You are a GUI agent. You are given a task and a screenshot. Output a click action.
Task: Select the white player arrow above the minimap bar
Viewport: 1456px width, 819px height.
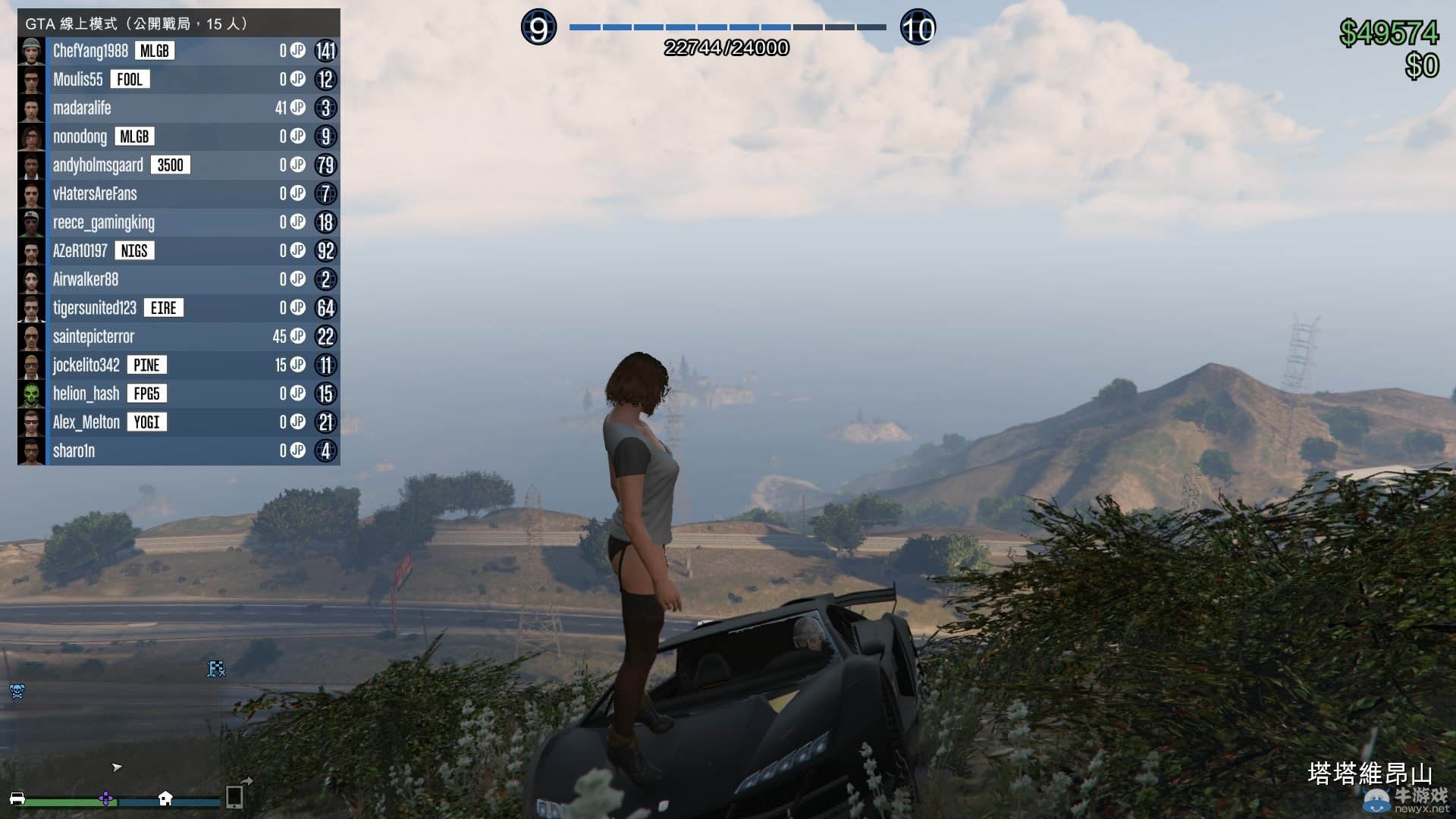click(116, 767)
